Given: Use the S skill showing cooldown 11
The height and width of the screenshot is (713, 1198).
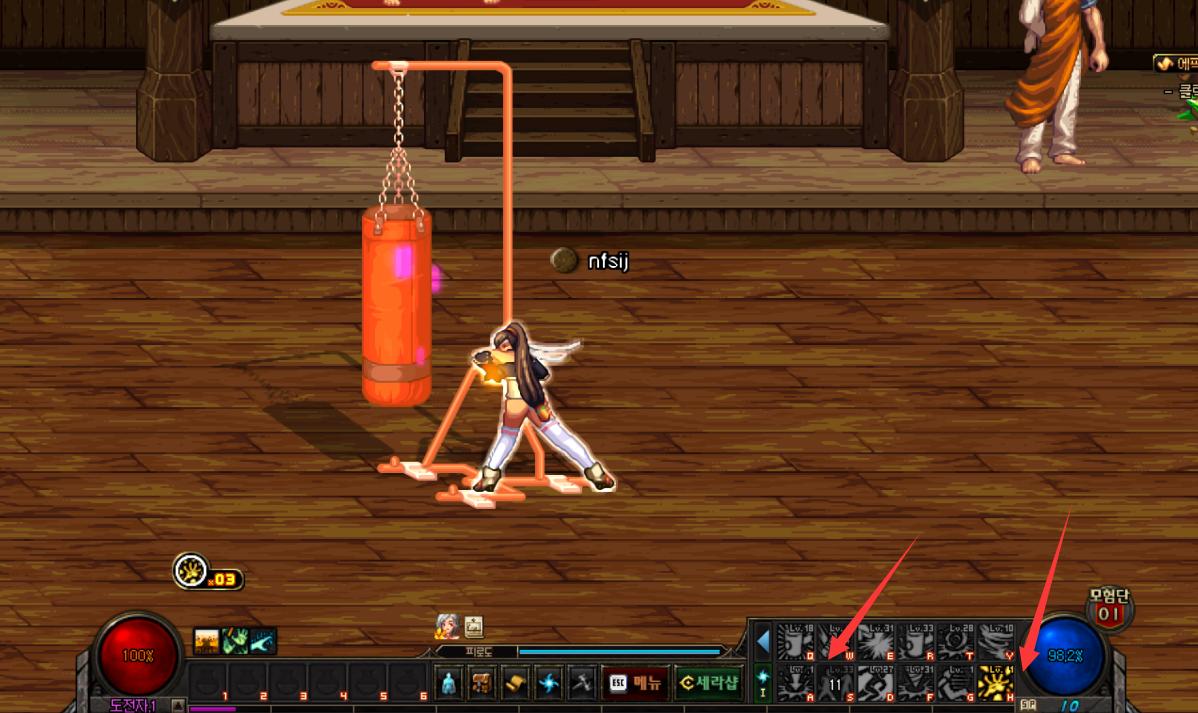Looking at the screenshot, I should coord(836,682).
